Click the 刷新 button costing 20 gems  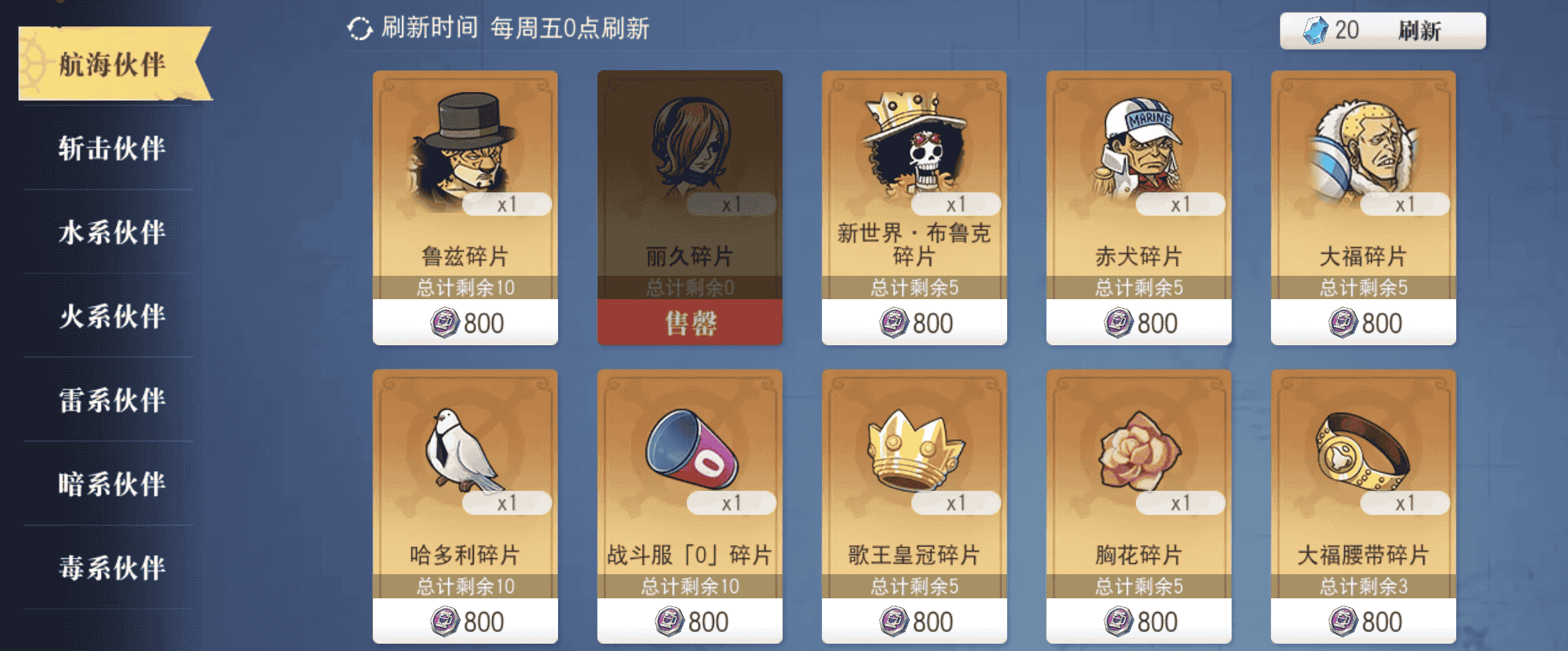point(1382,31)
